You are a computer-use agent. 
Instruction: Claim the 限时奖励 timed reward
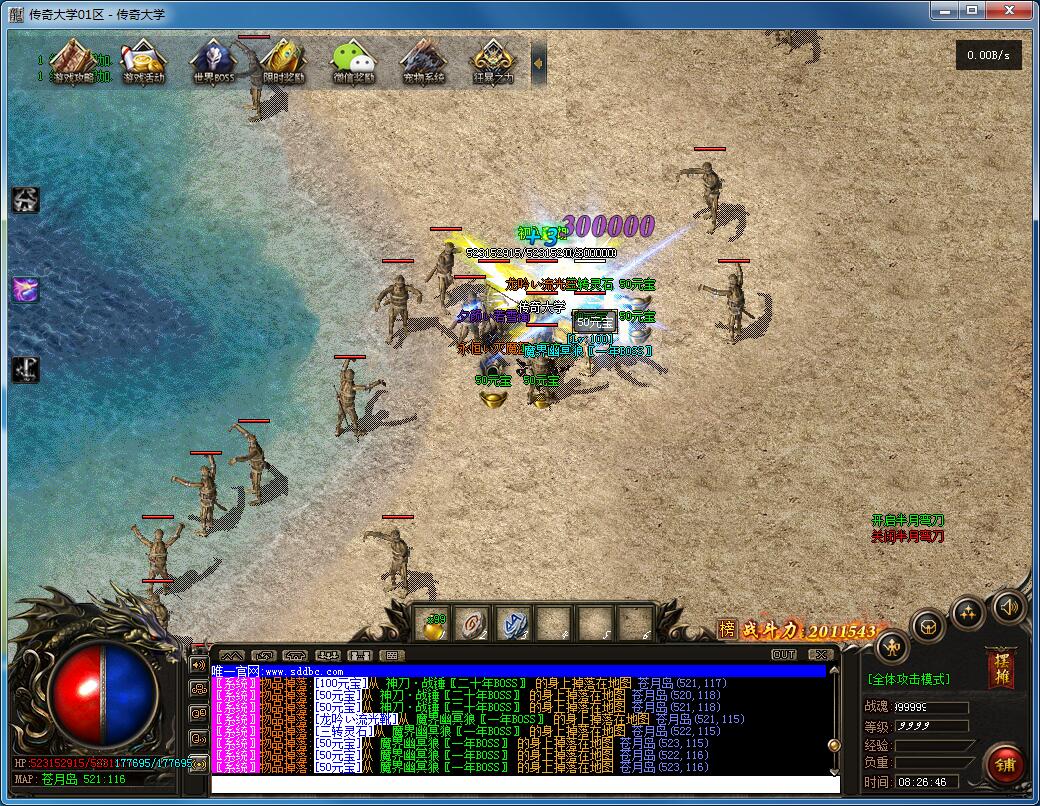[x=284, y=61]
